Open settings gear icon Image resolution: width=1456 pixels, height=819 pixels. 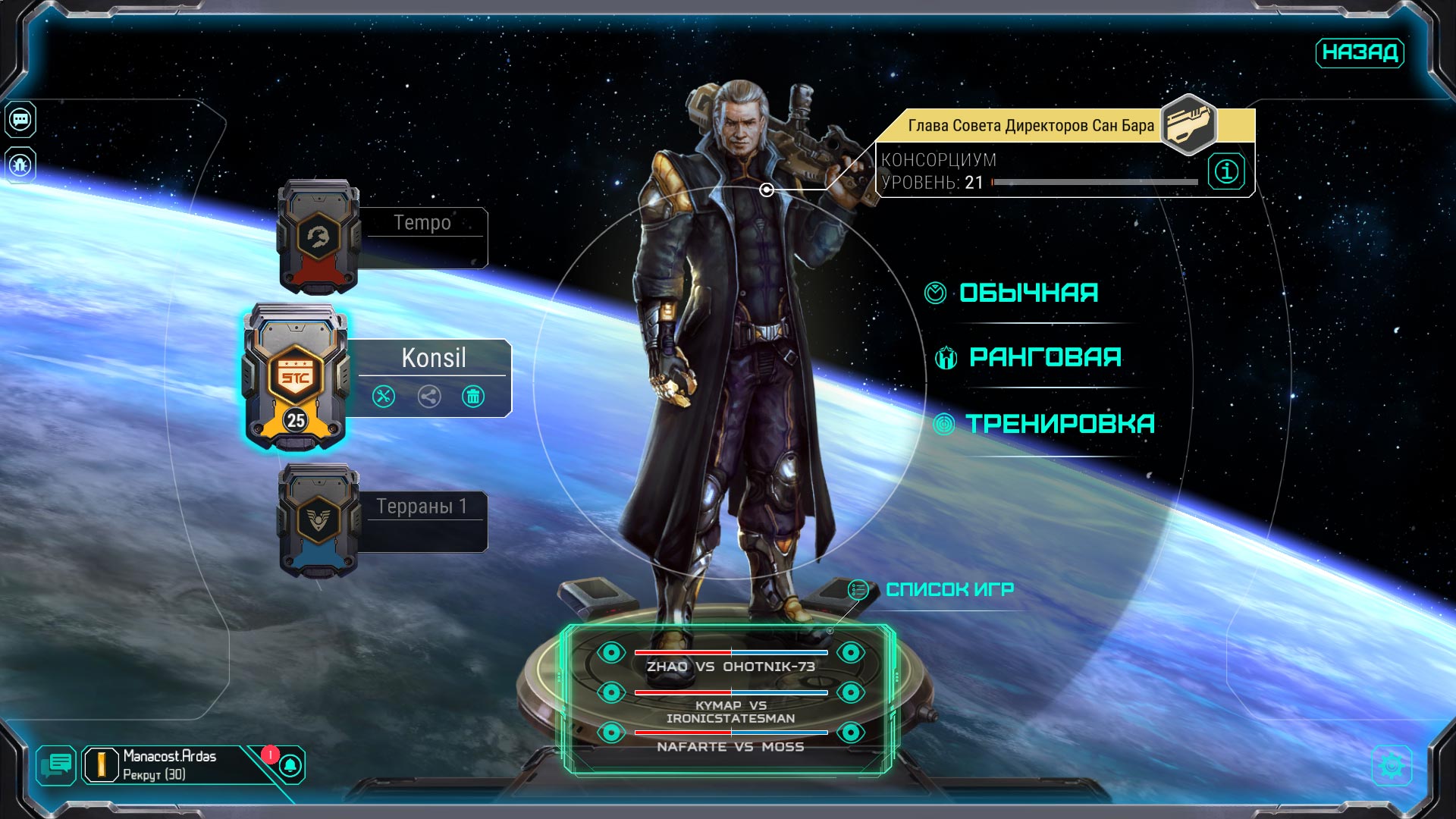pos(1392,766)
